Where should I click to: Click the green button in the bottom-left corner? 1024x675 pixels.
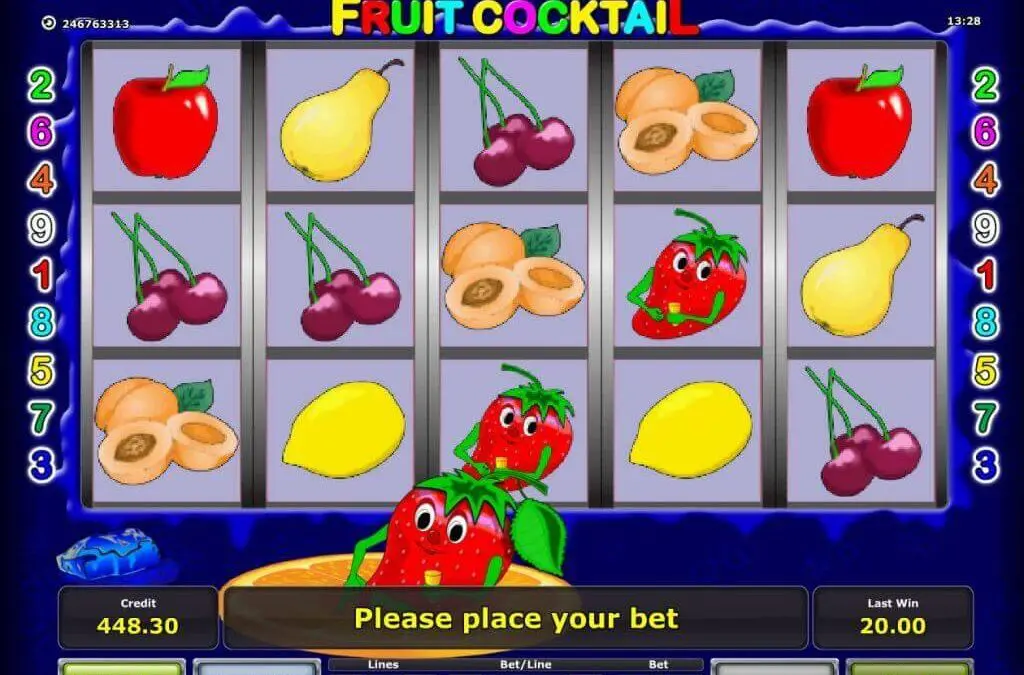click(108, 667)
